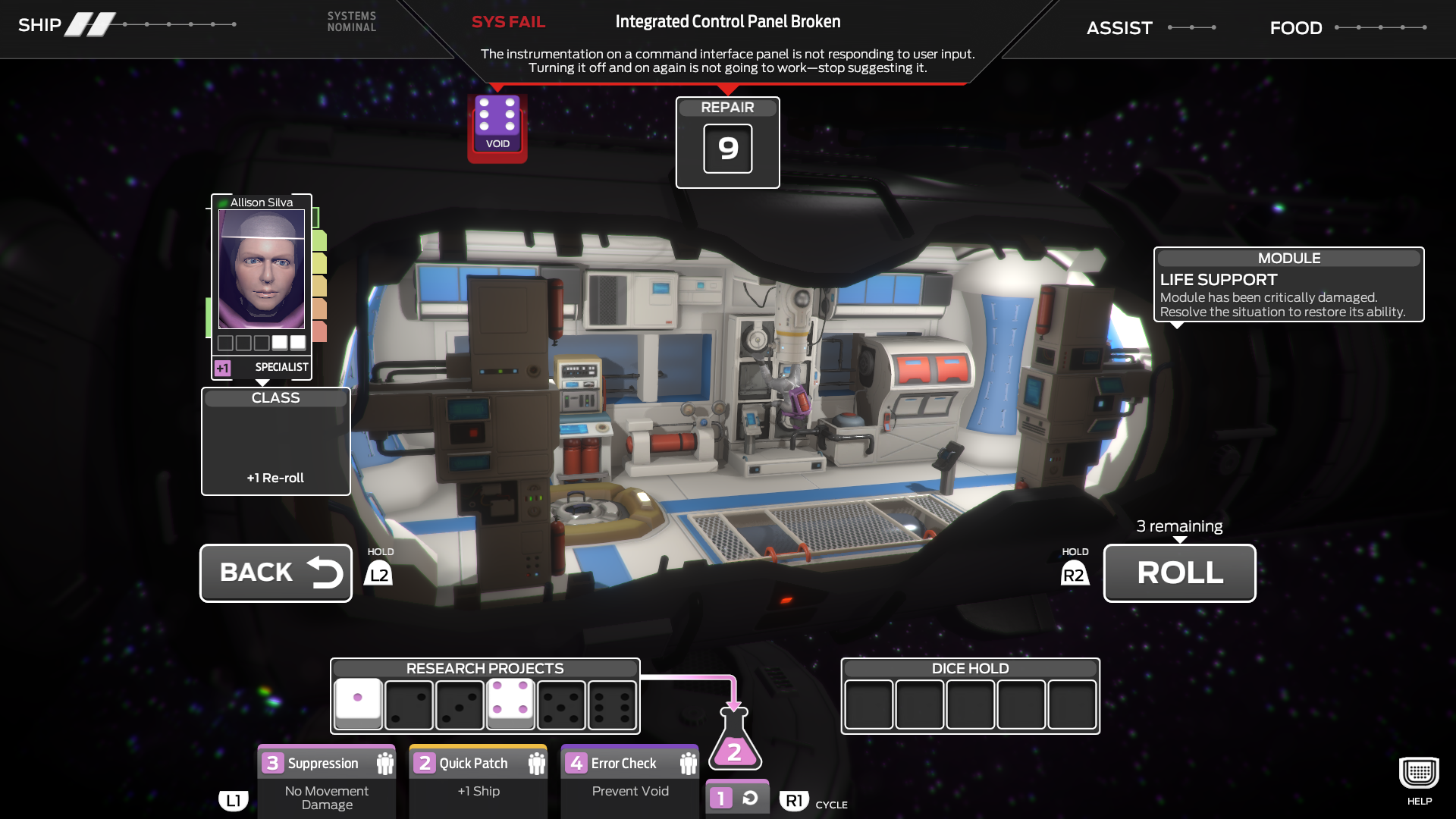Click a white stress checkbox on Allison's card
The height and width of the screenshot is (819, 1456).
[x=280, y=343]
